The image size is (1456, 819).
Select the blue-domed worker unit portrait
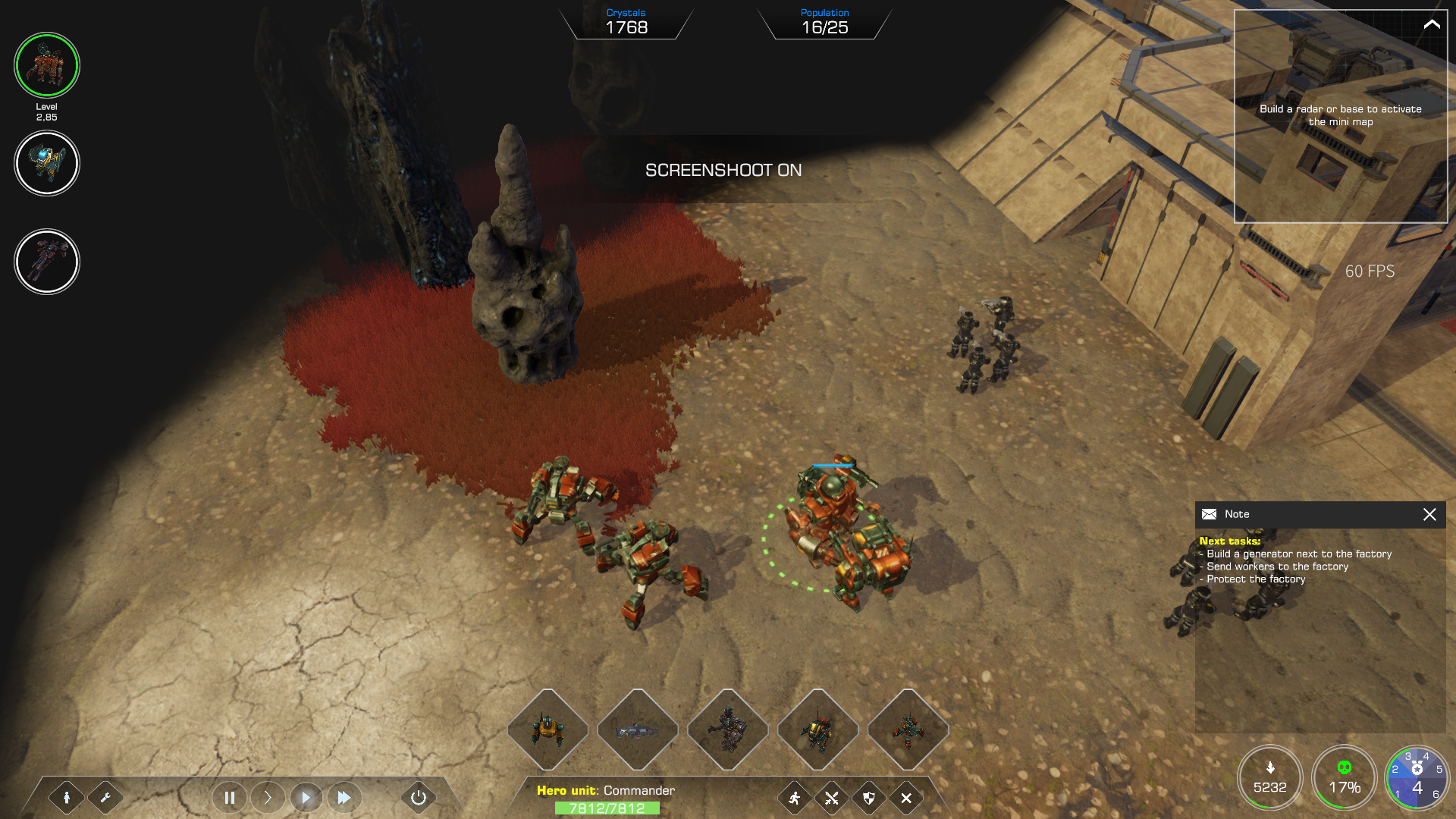point(47,163)
